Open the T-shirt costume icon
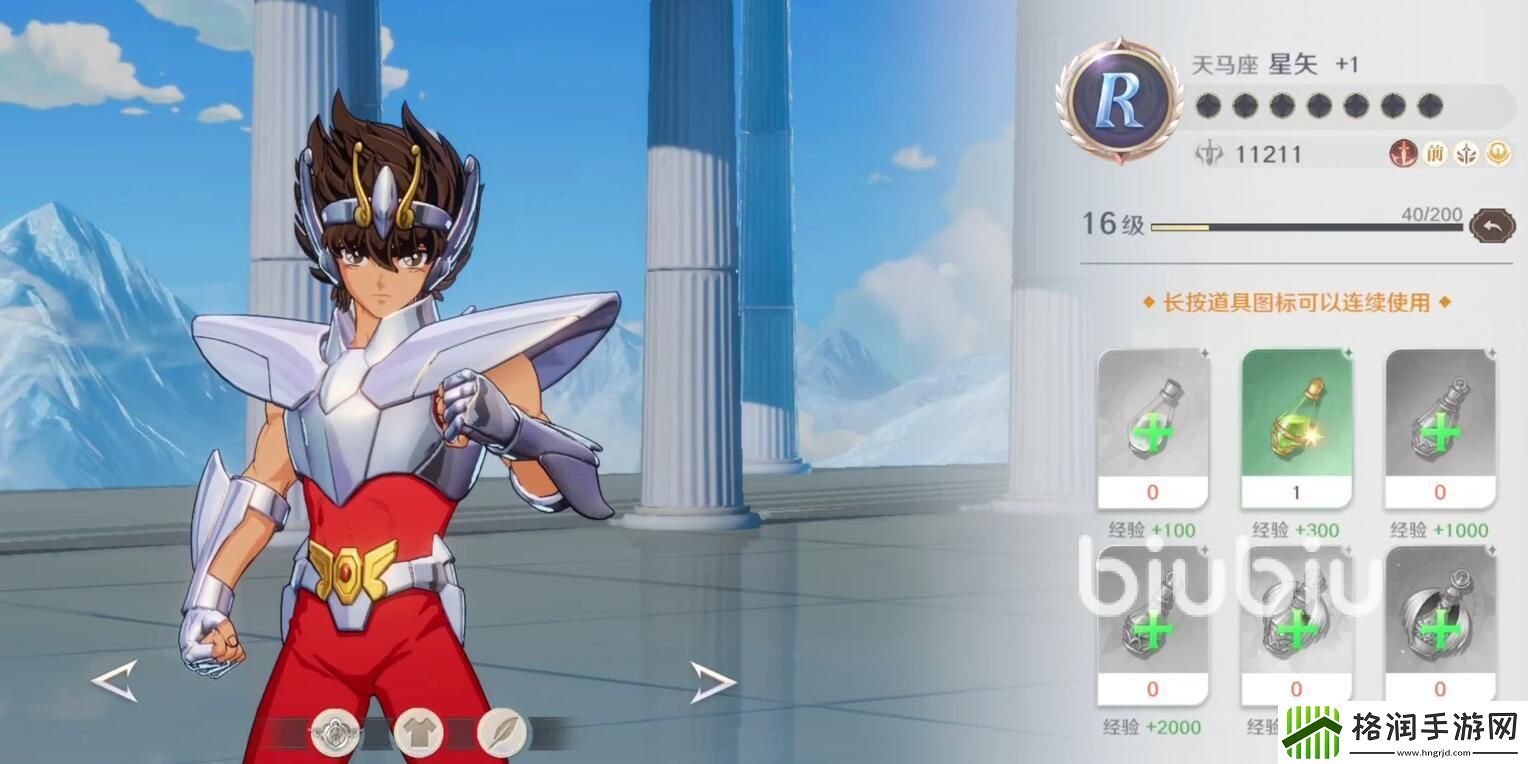This screenshot has width=1528, height=764. pos(420,732)
